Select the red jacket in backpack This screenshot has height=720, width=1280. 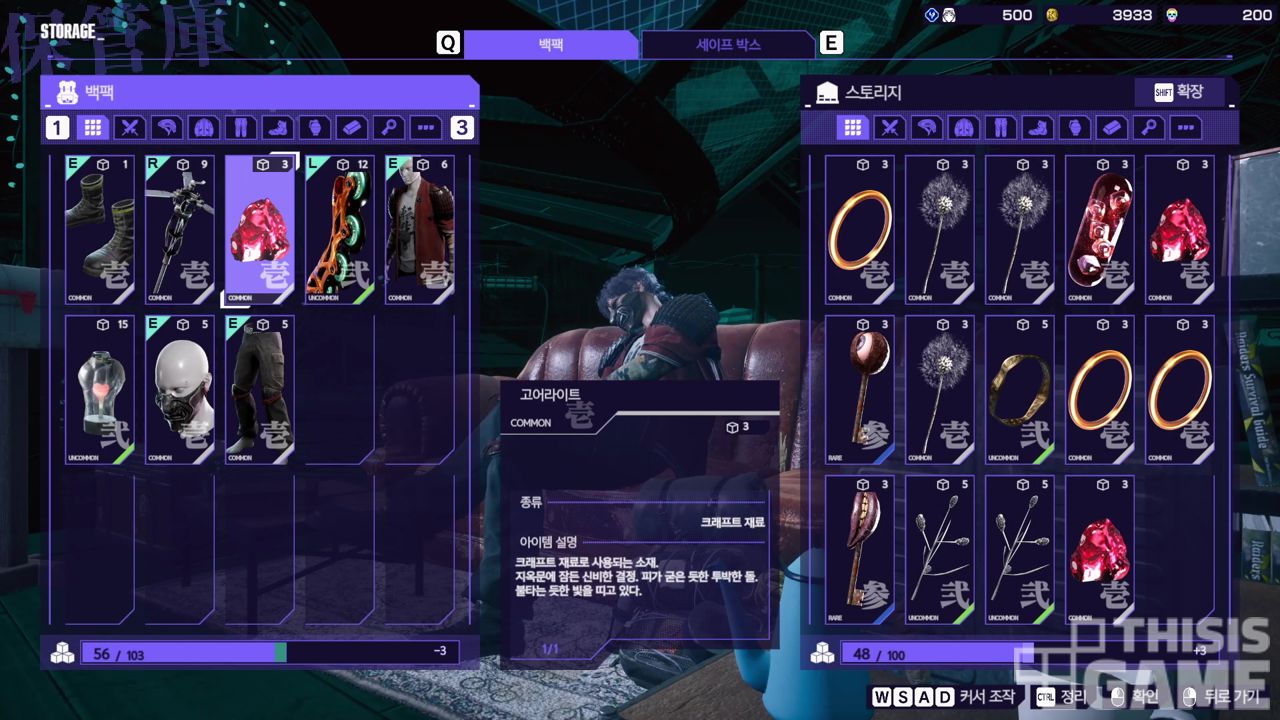420,230
